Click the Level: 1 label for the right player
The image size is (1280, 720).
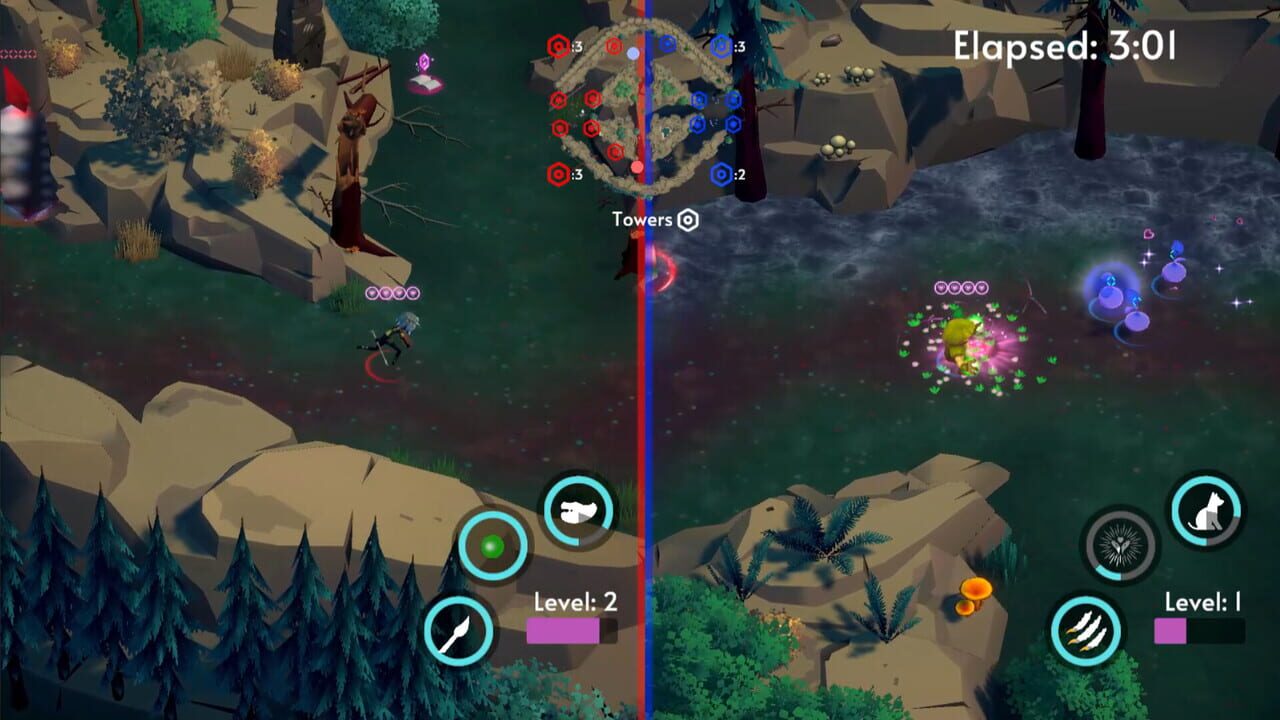[1202, 604]
